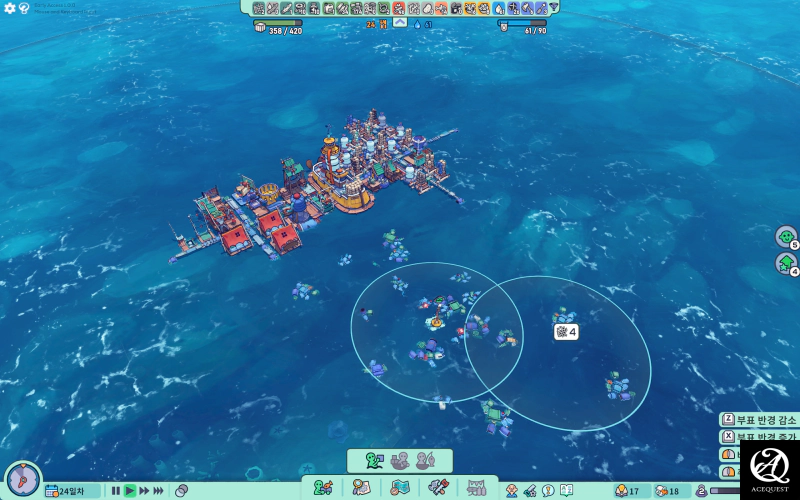Click the green house arrow notification
Screen dimensions: 800x500
click(x=786, y=263)
